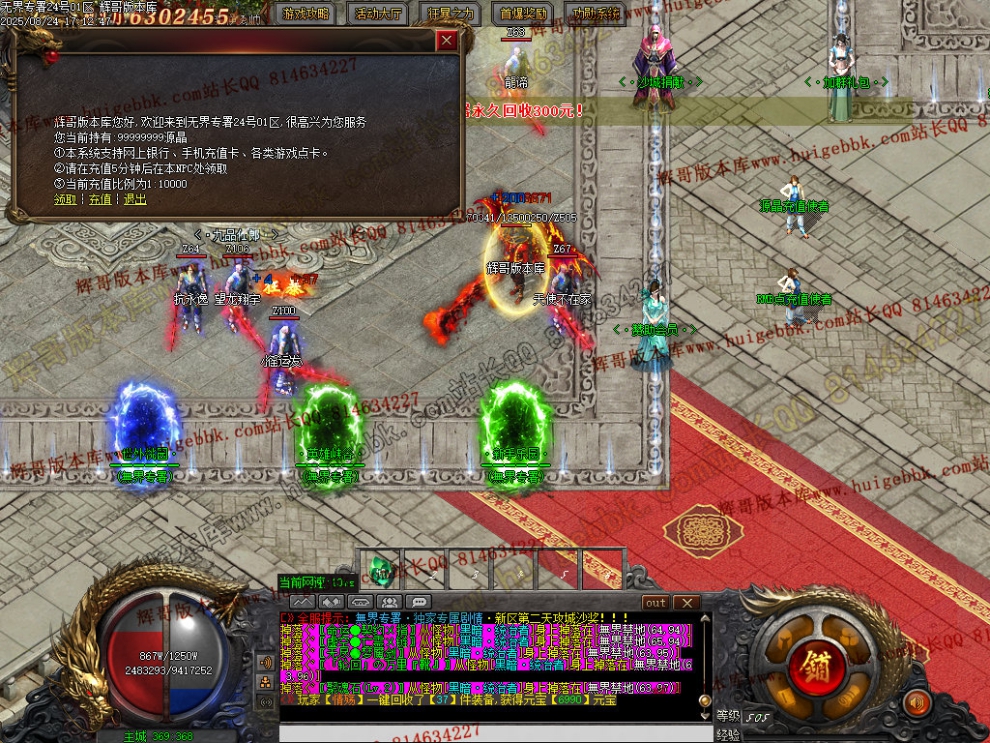Close the chat panel with its X button
990x743 pixels.
pyautogui.click(x=685, y=603)
